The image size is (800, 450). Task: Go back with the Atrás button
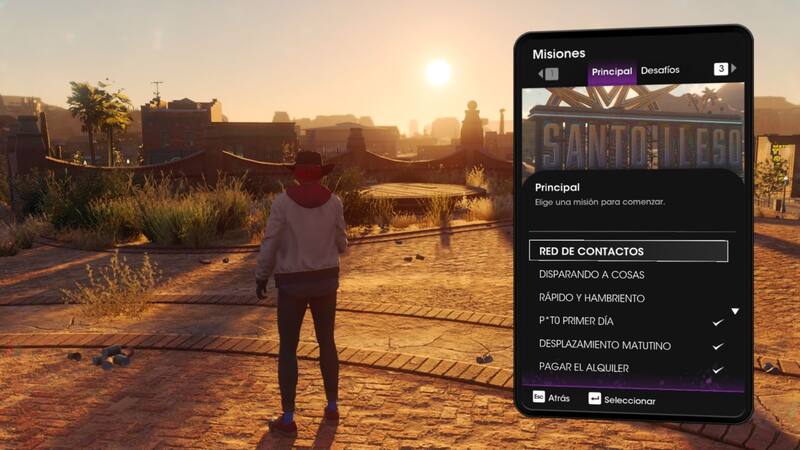point(551,398)
